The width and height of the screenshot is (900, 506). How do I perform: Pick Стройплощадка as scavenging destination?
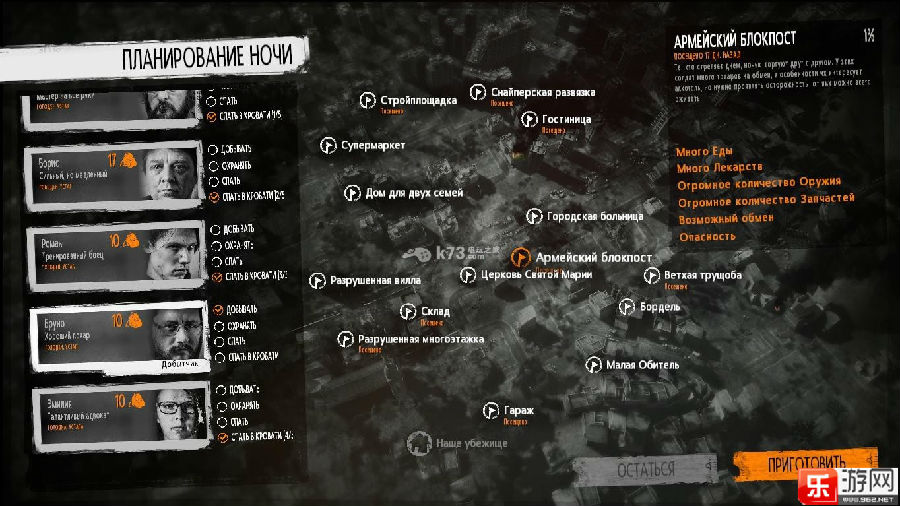pyautogui.click(x=368, y=100)
